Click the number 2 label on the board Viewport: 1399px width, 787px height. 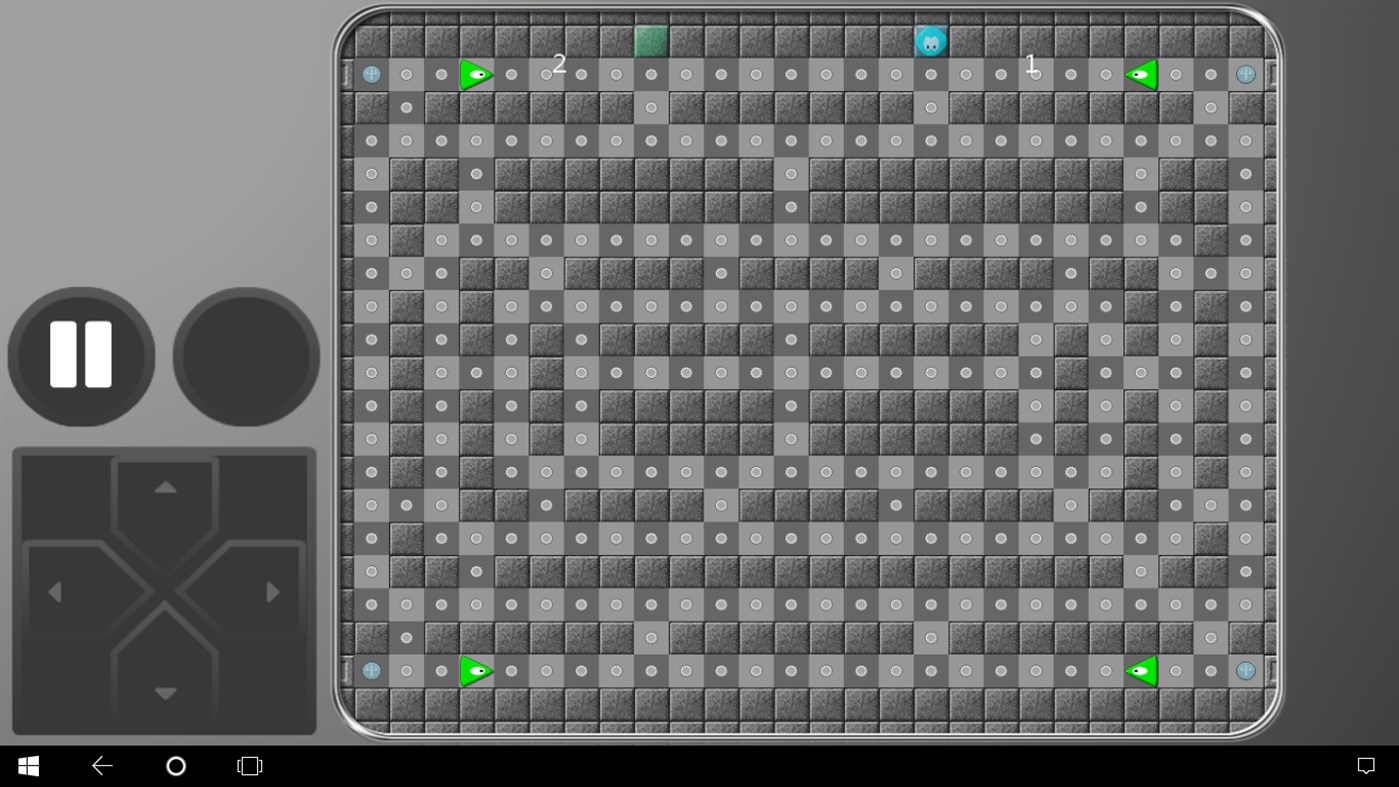pos(559,64)
